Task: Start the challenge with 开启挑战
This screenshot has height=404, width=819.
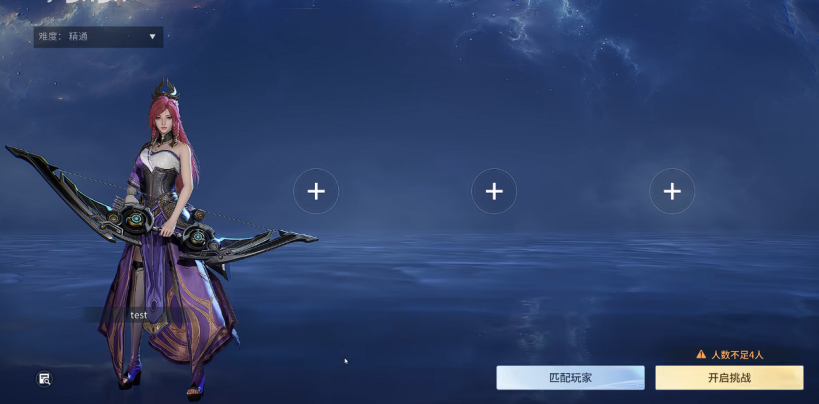Action: [x=729, y=378]
